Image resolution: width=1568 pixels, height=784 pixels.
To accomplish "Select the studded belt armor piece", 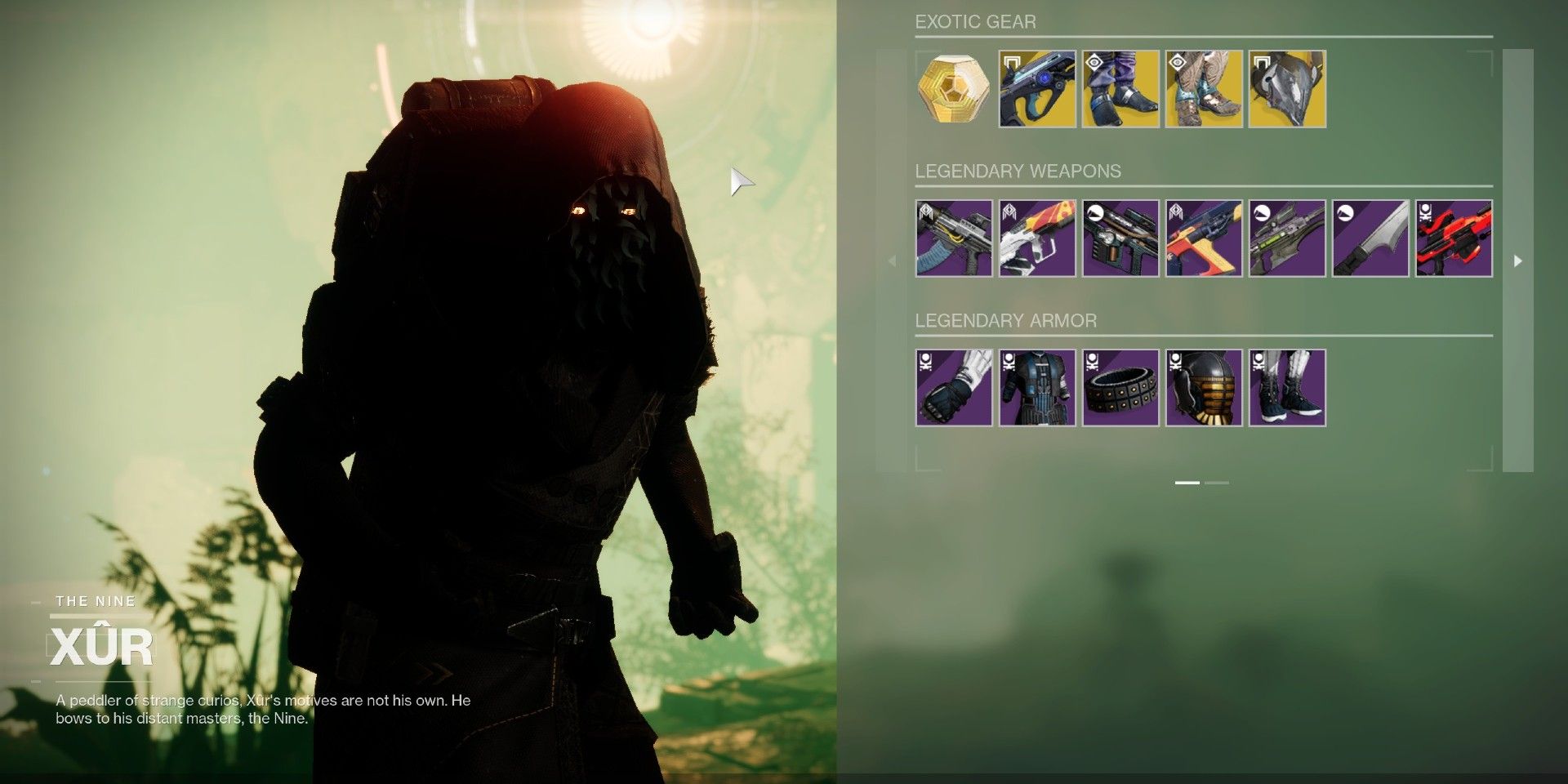I will (x=1120, y=387).
